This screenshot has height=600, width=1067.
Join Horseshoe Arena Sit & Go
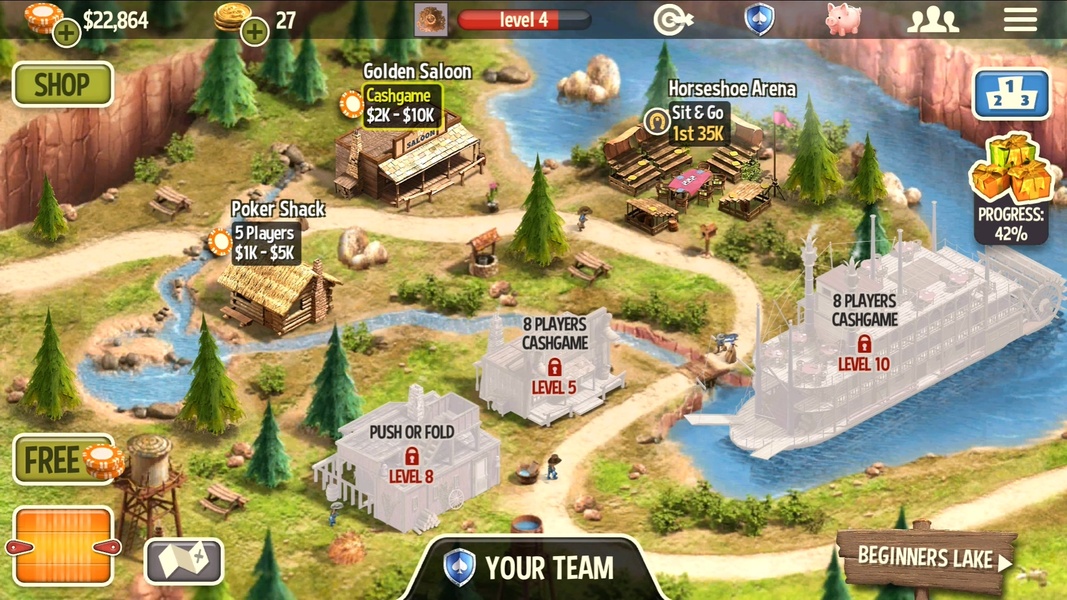(x=698, y=123)
